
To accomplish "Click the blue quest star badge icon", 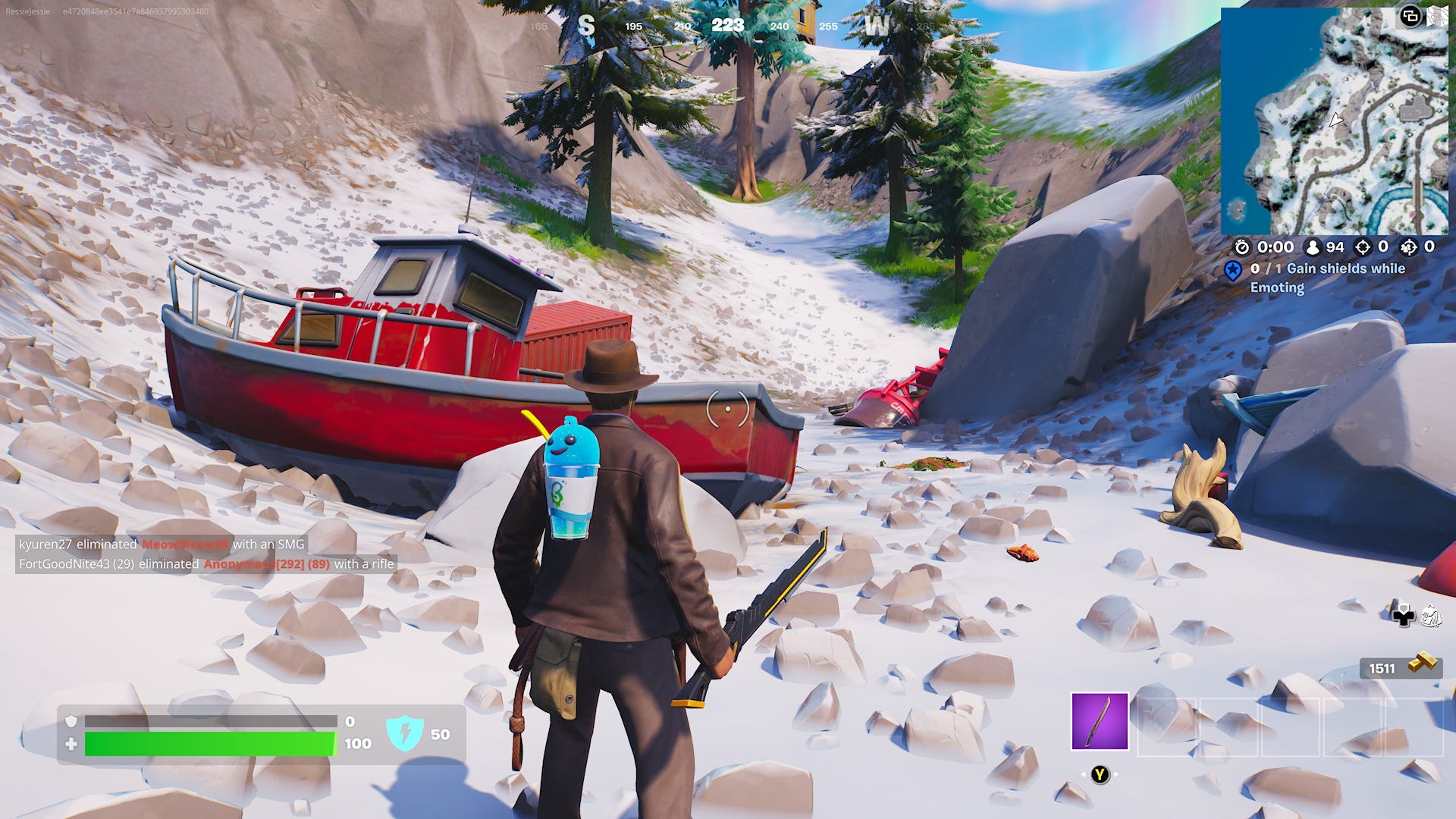I will coord(1233,270).
